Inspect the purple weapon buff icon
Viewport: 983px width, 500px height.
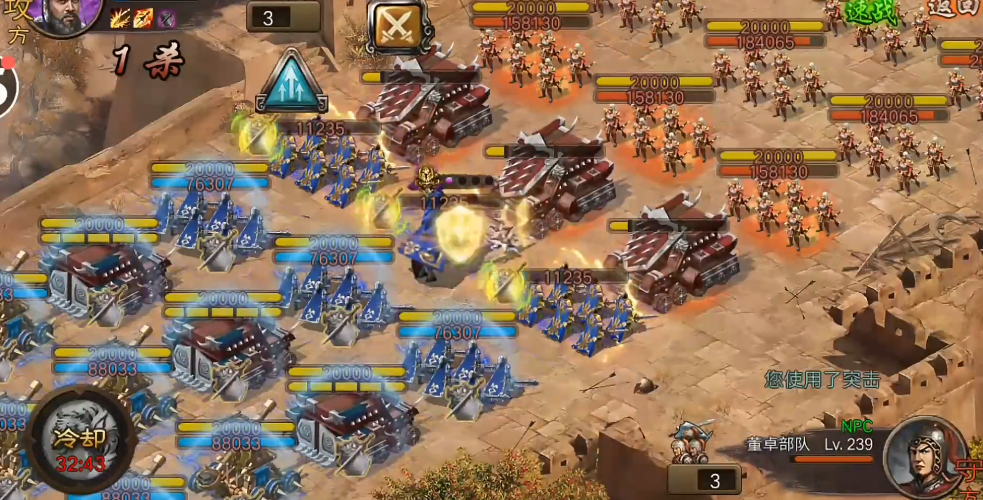click(x=167, y=18)
